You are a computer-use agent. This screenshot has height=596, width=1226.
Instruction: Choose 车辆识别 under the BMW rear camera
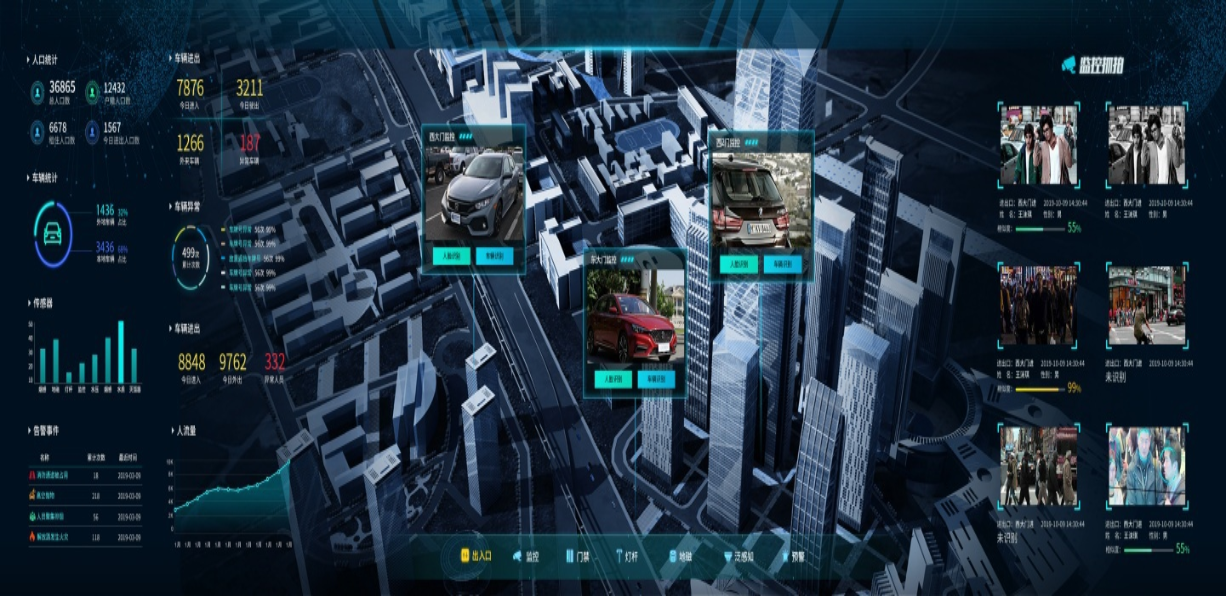point(783,265)
